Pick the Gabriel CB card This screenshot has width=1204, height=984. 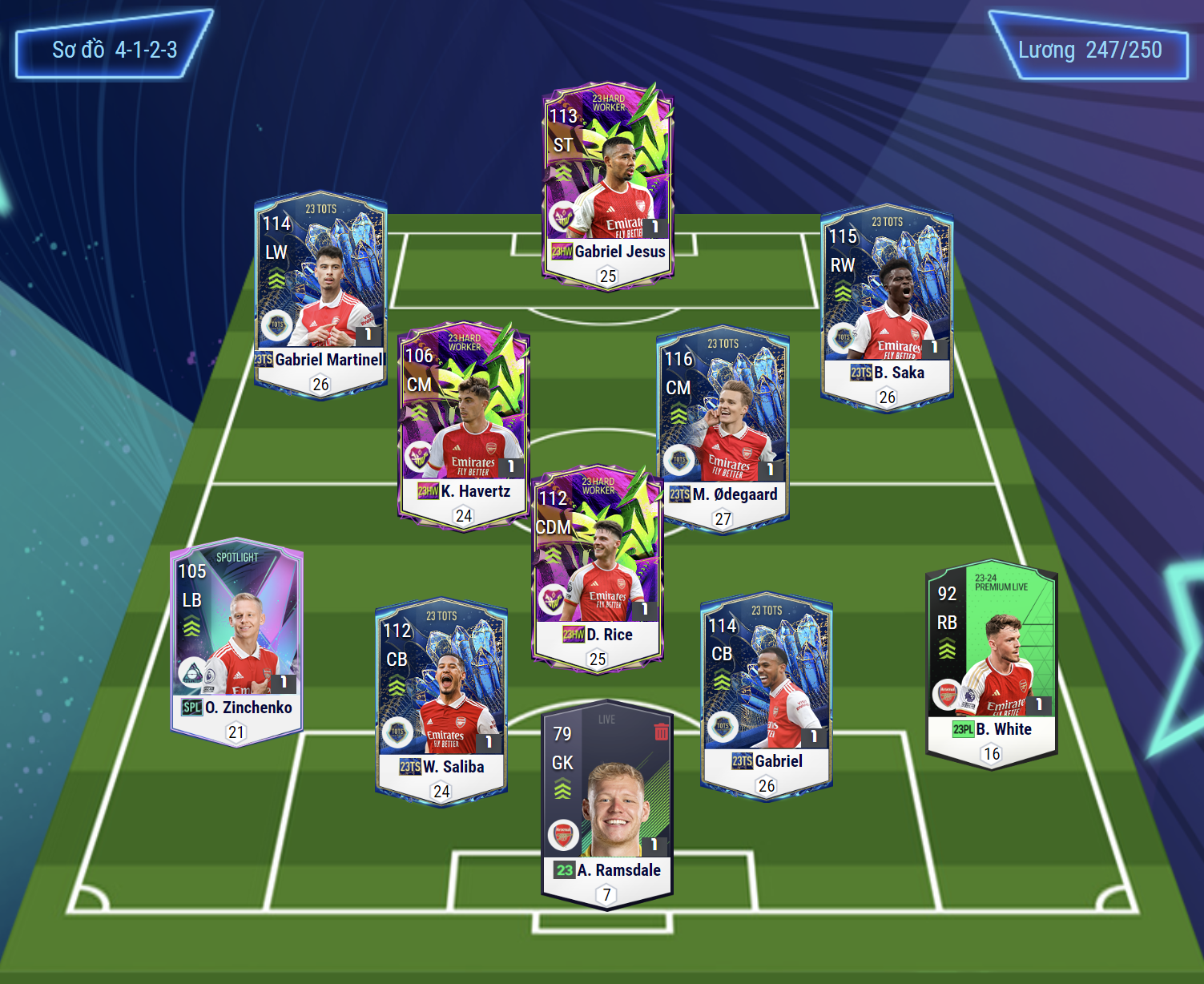(x=767, y=696)
